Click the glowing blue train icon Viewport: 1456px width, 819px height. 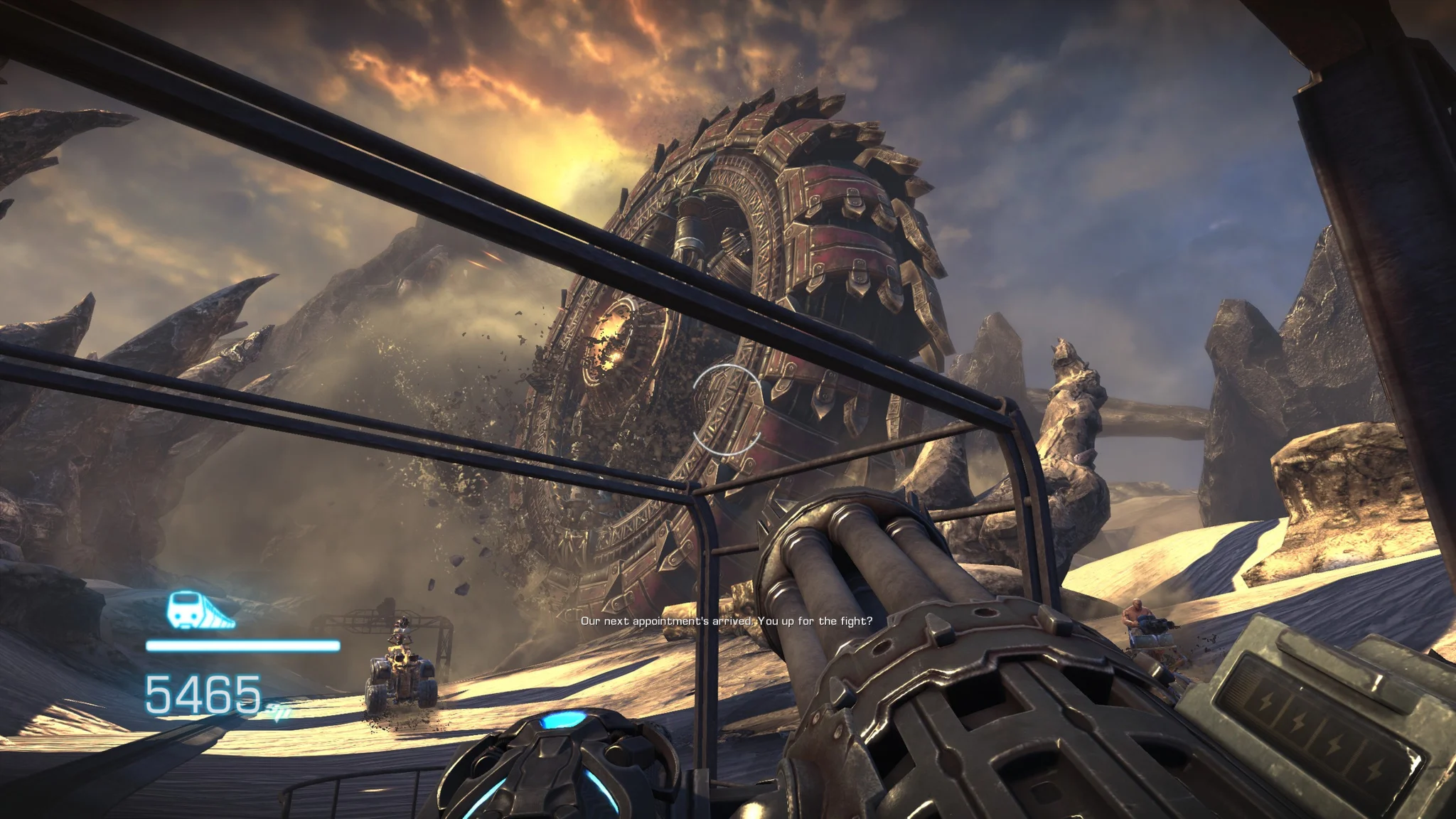[x=200, y=611]
